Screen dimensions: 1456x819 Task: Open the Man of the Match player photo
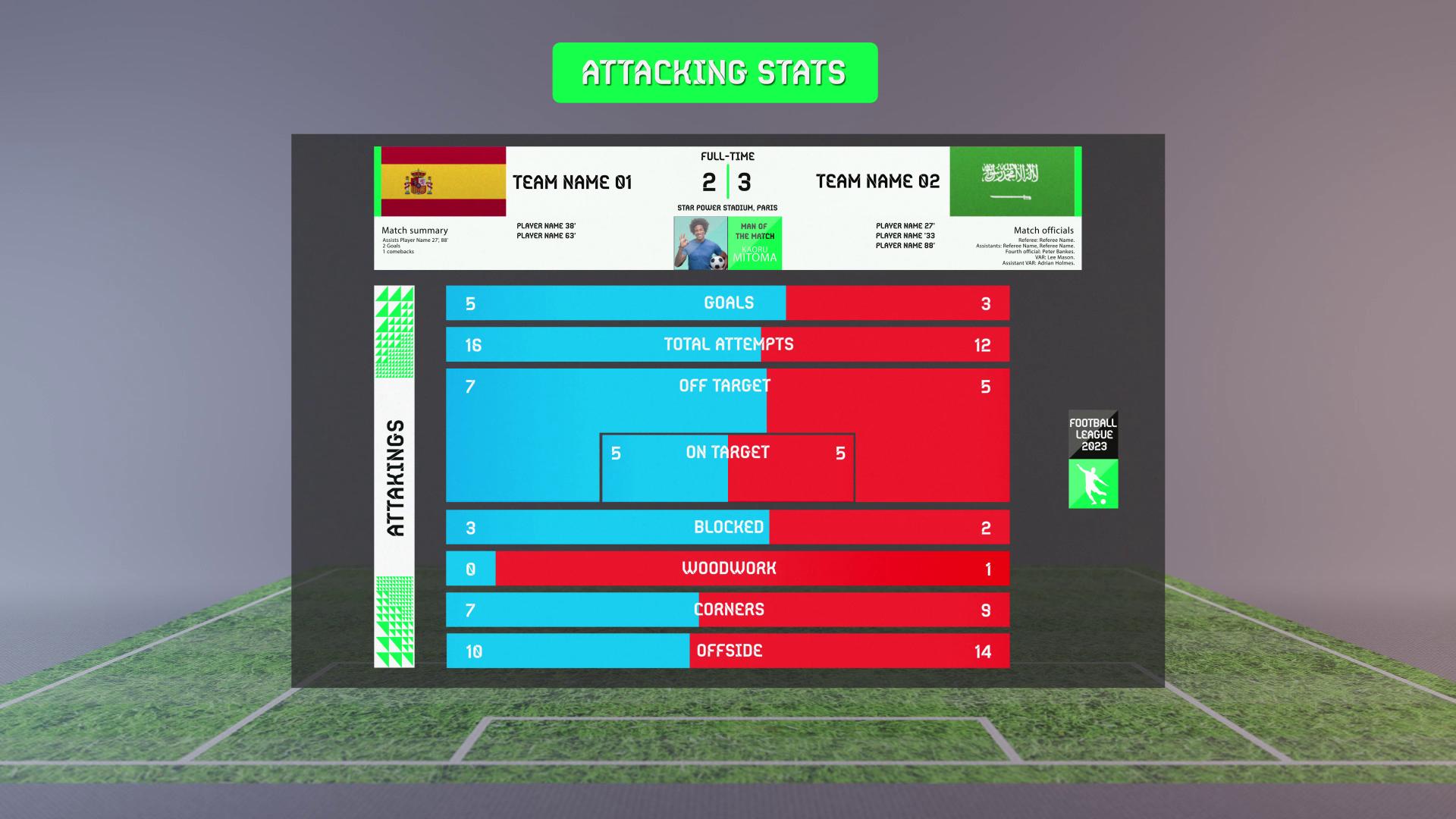click(x=701, y=243)
